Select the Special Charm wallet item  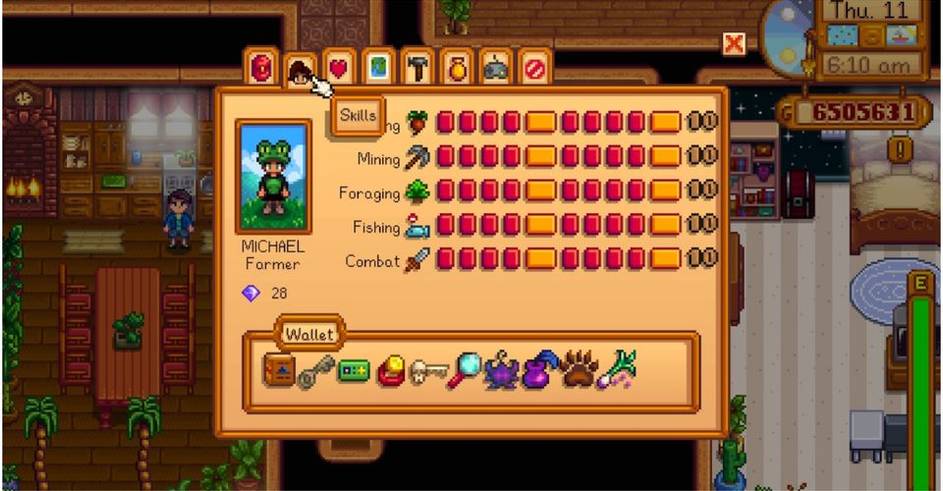tap(391, 372)
